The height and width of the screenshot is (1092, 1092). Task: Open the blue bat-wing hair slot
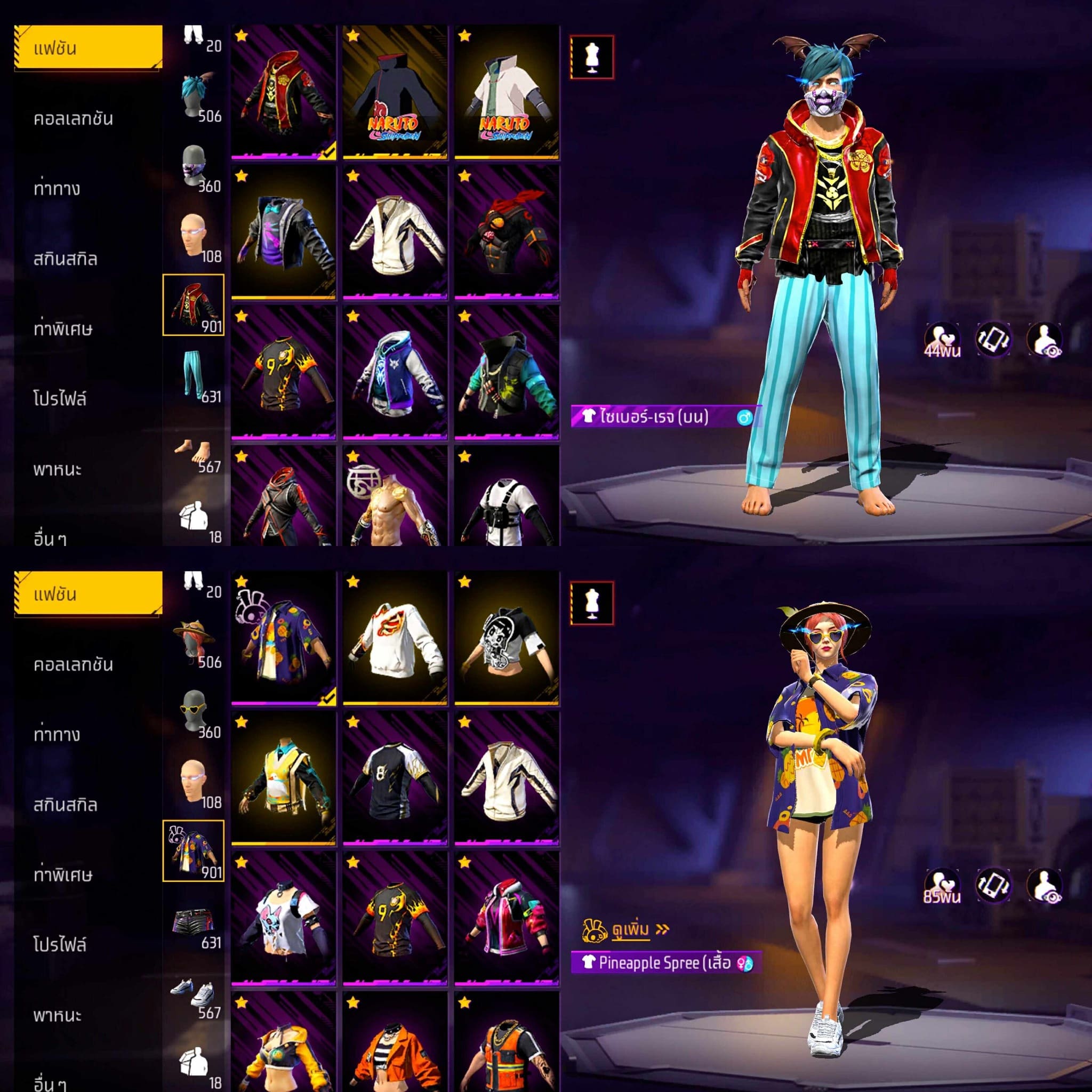[x=194, y=95]
